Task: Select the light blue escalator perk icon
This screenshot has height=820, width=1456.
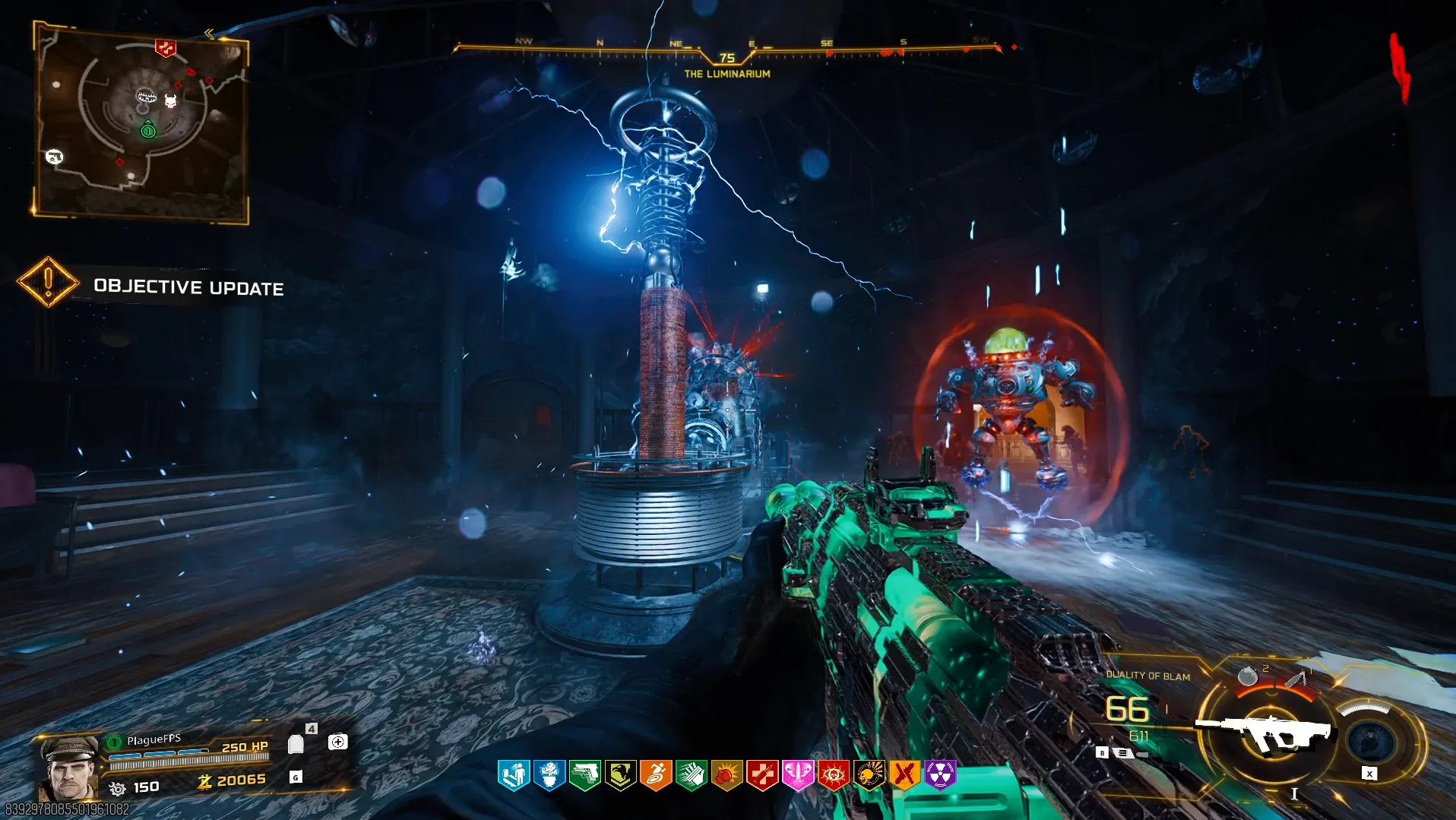Action: (514, 775)
